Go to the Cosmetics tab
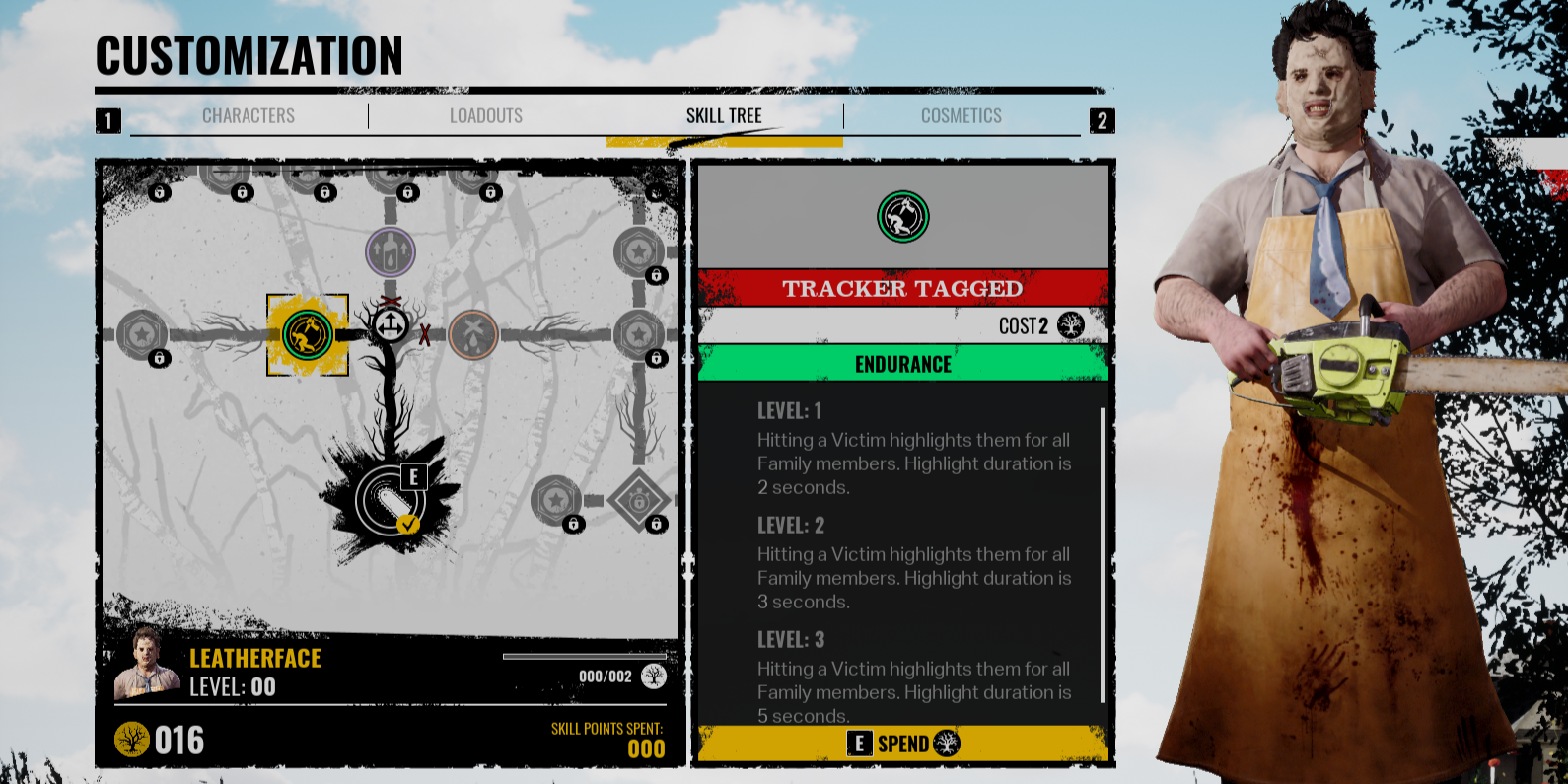This screenshot has height=784, width=1568. click(962, 116)
